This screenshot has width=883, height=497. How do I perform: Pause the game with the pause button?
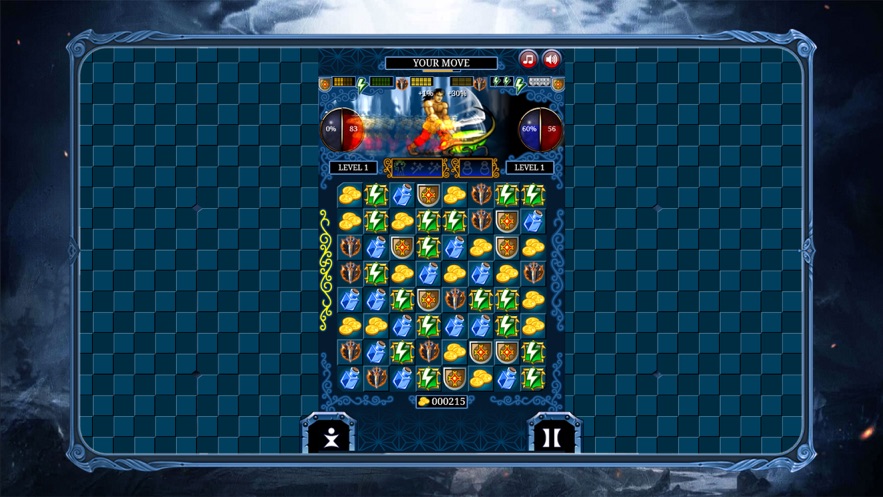[551, 437]
